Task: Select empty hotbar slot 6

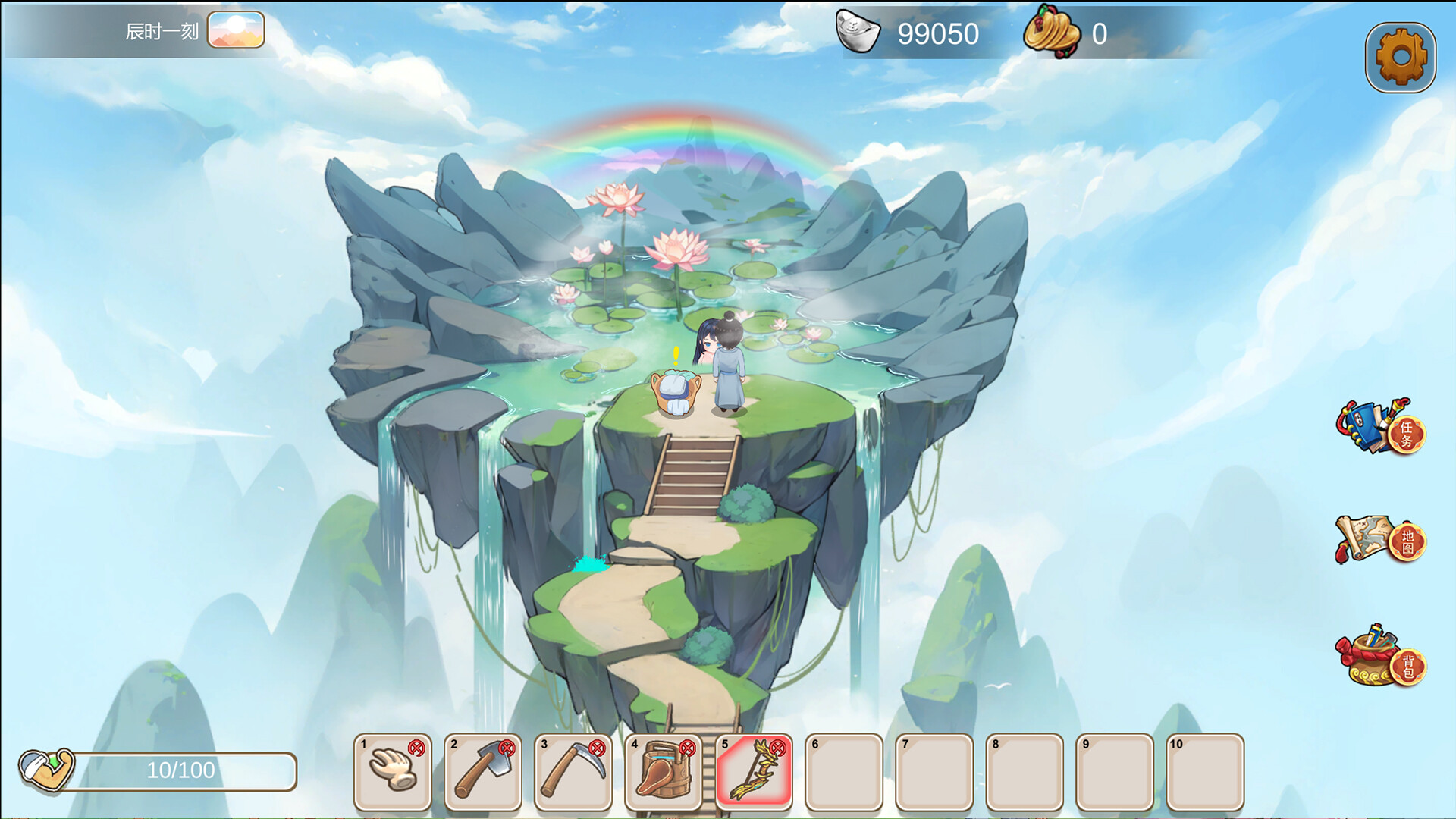Action: [846, 771]
